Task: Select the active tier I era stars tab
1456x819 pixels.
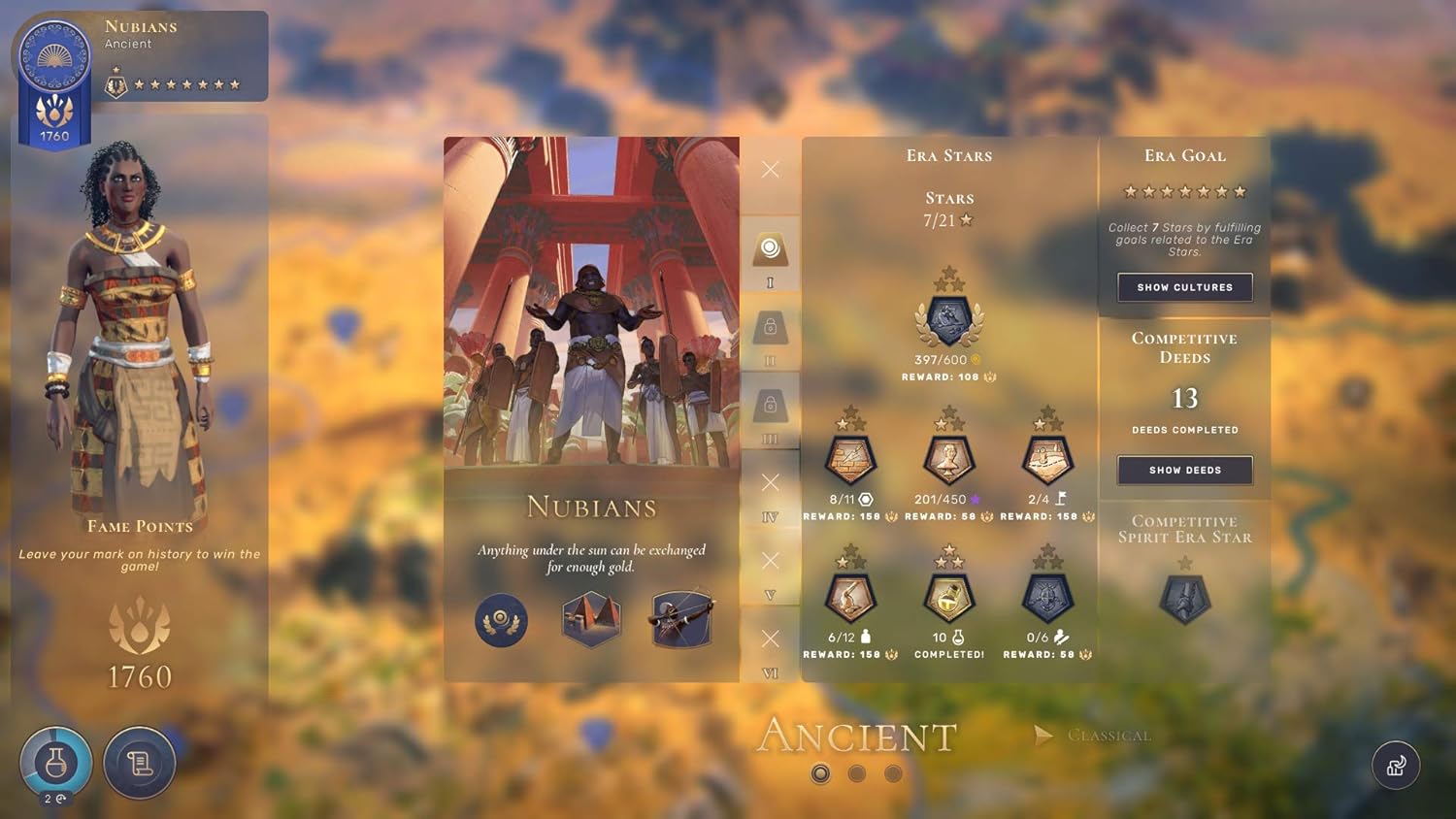Action: click(771, 254)
